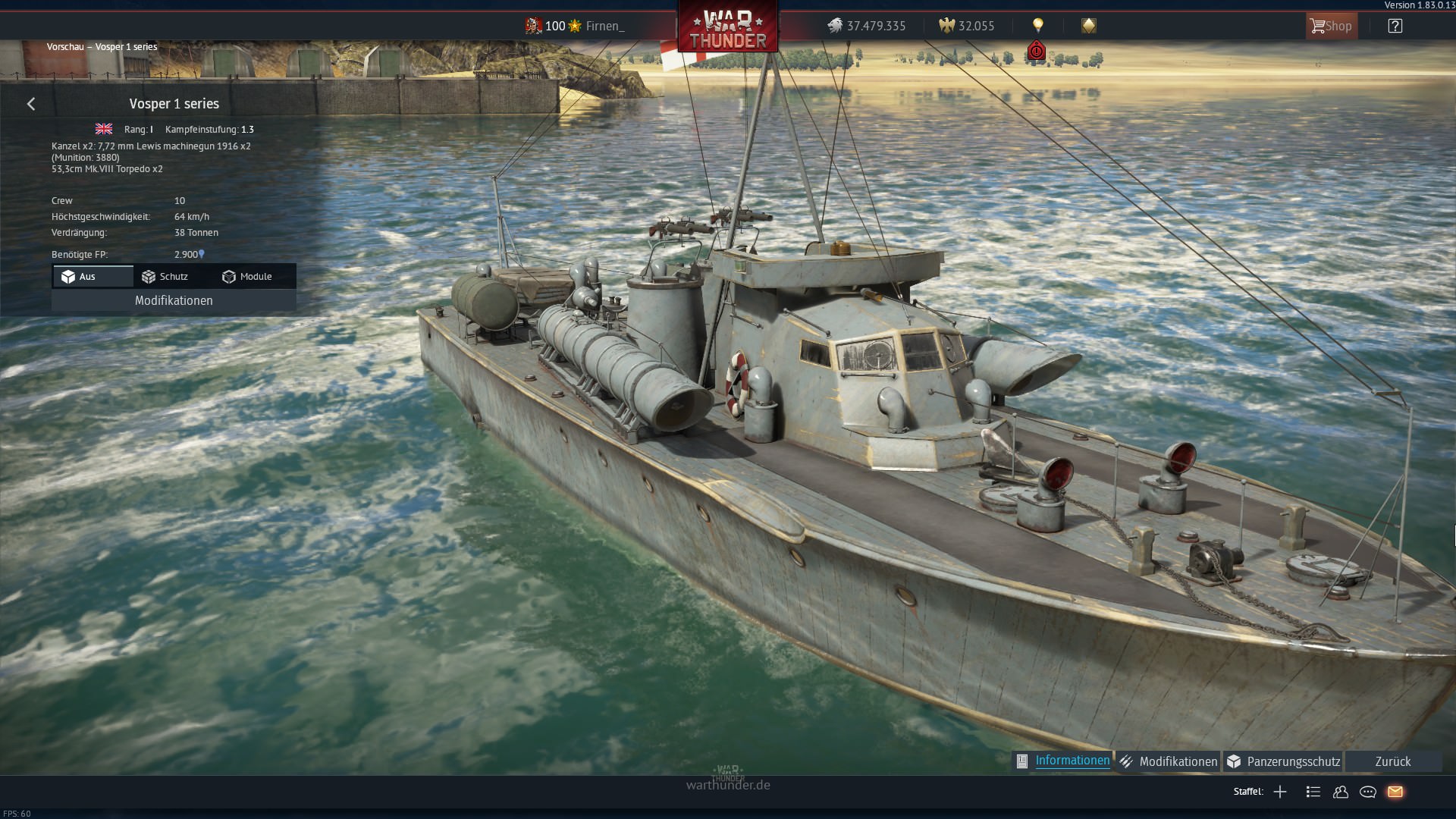
Task: Open the chat bubble icon
Action: pyautogui.click(x=1368, y=792)
